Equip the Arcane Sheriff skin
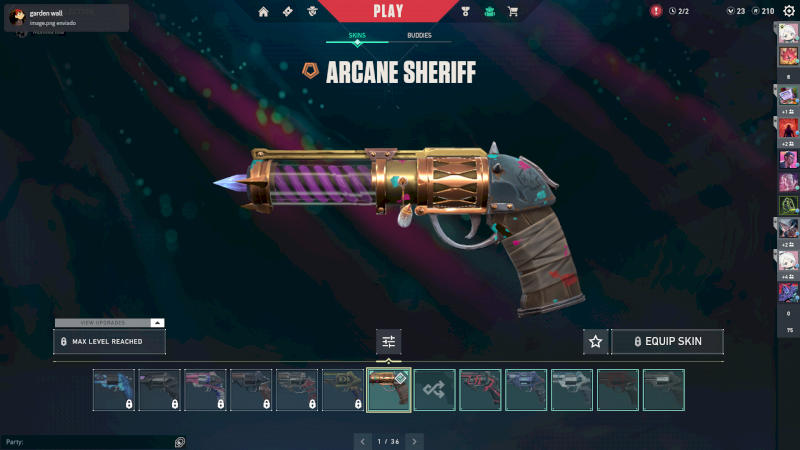This screenshot has height=450, width=800. coord(667,341)
